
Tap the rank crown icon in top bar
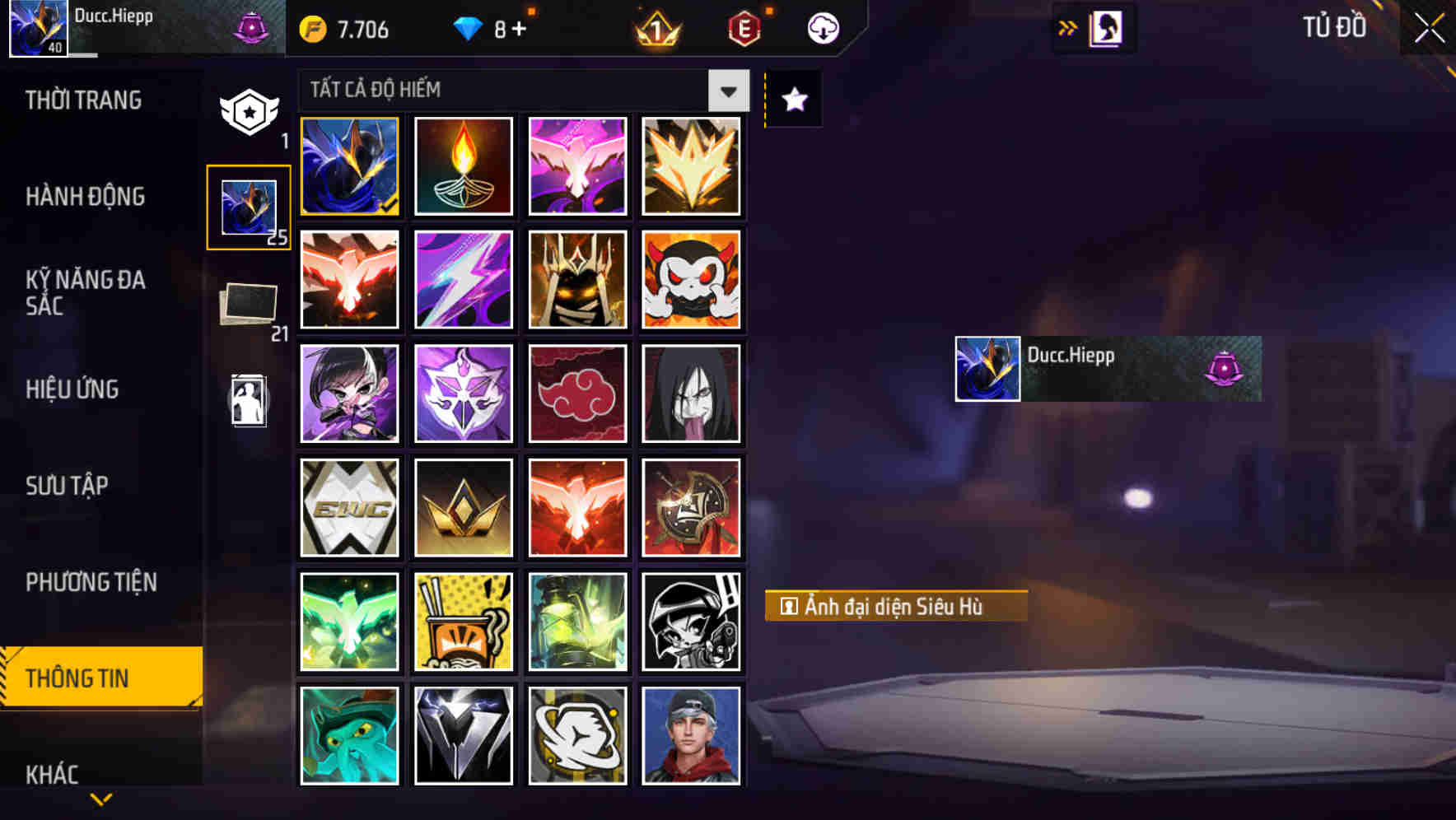653,28
